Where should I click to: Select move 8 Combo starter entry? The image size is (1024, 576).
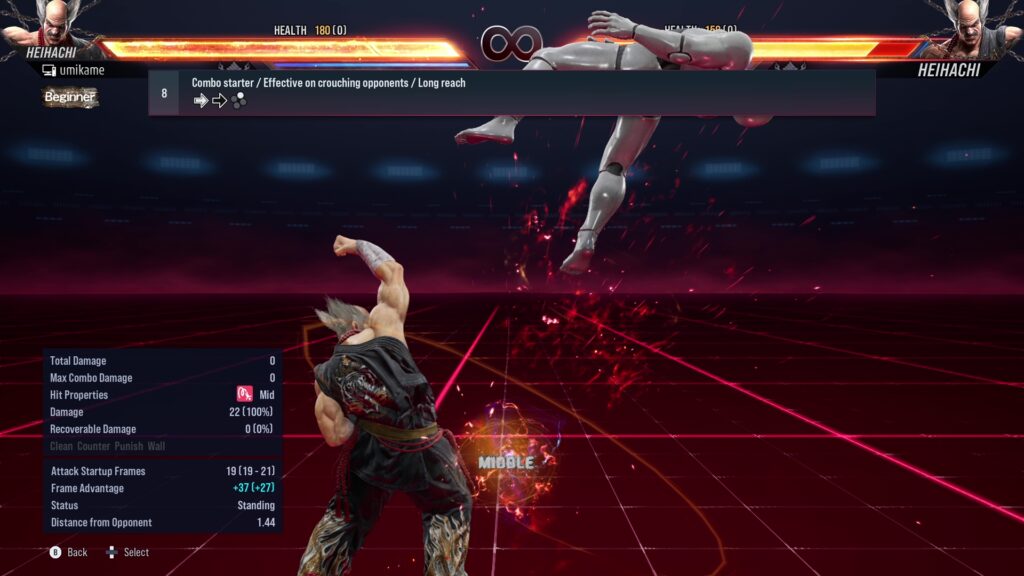[511, 92]
